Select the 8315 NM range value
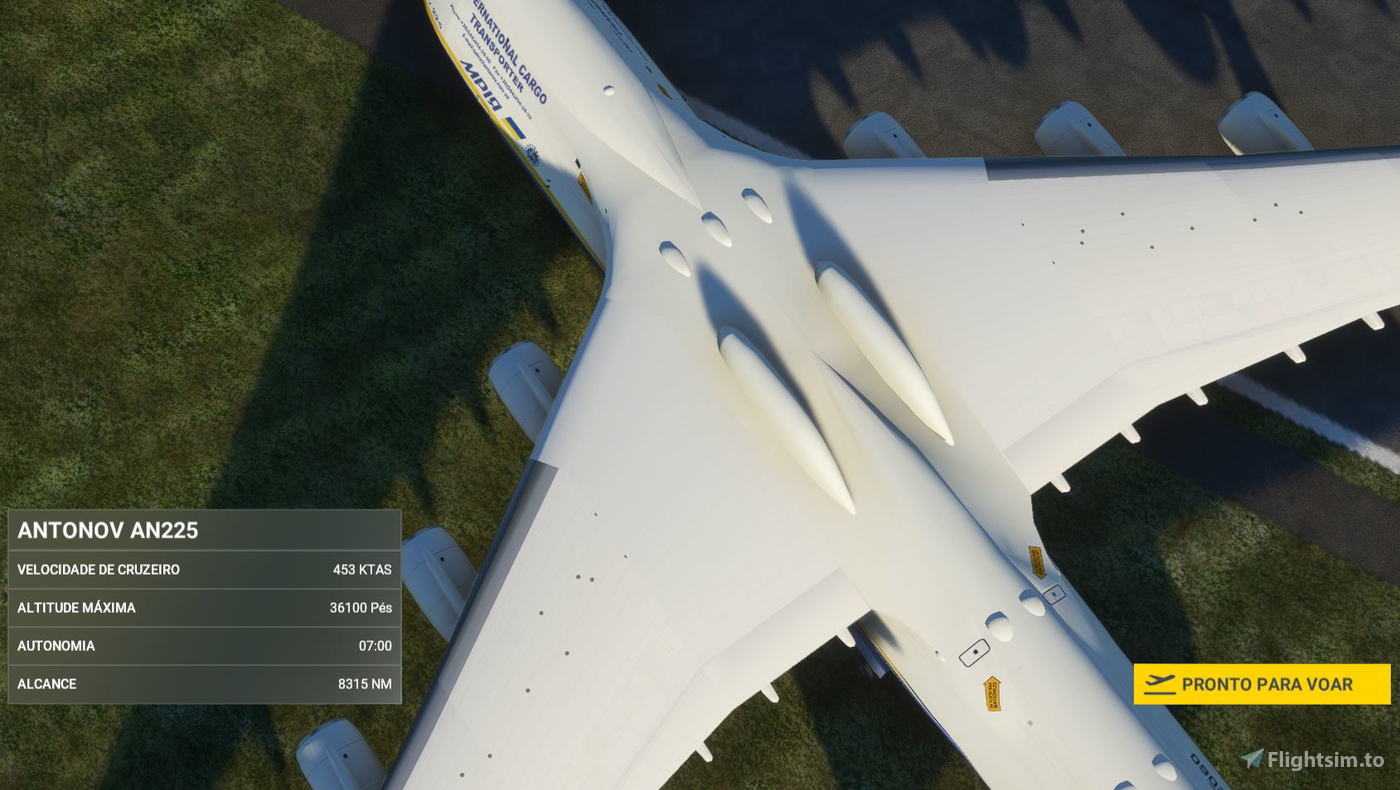 pyautogui.click(x=366, y=683)
